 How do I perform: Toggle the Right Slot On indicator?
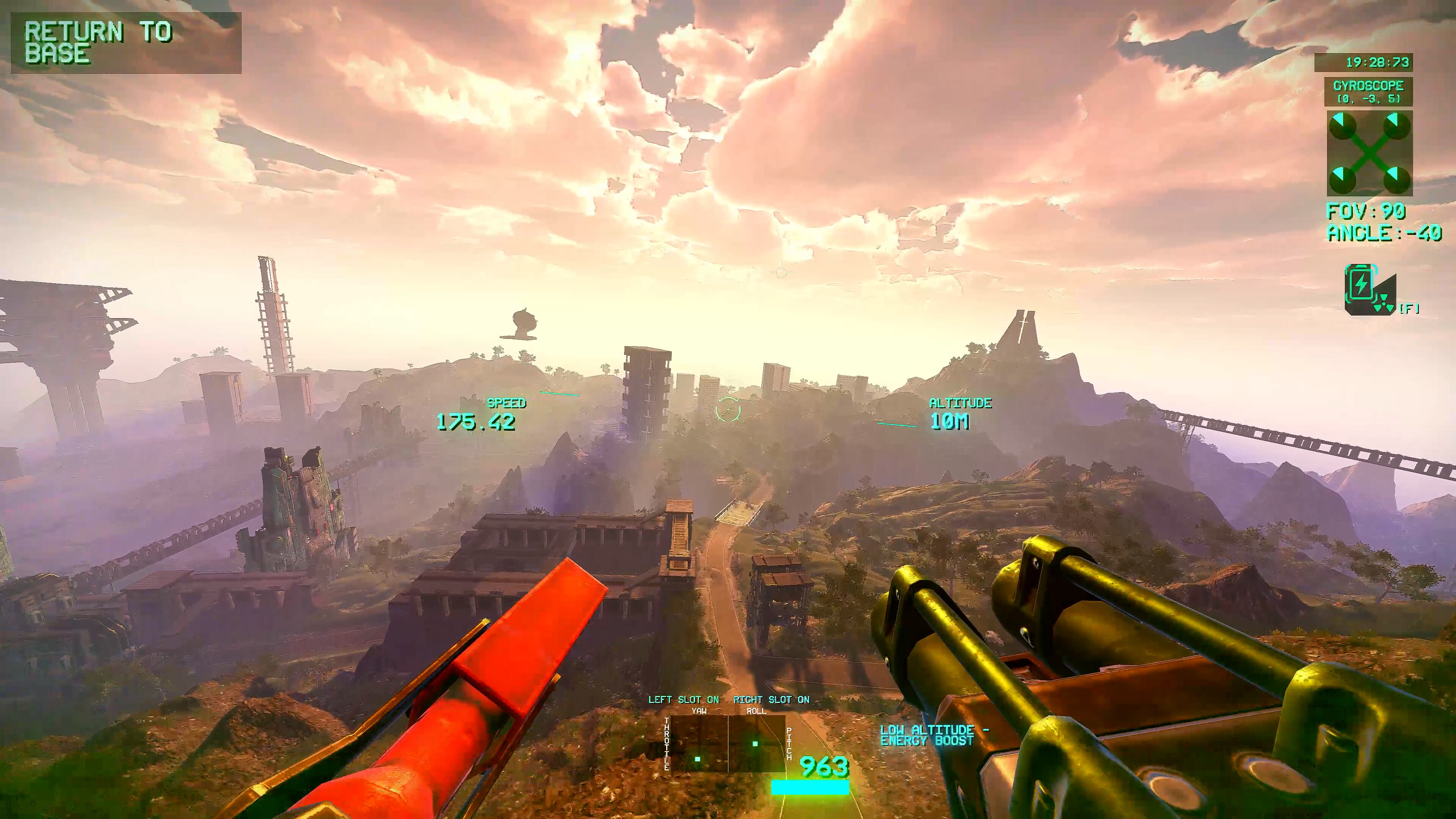pyautogui.click(x=771, y=700)
